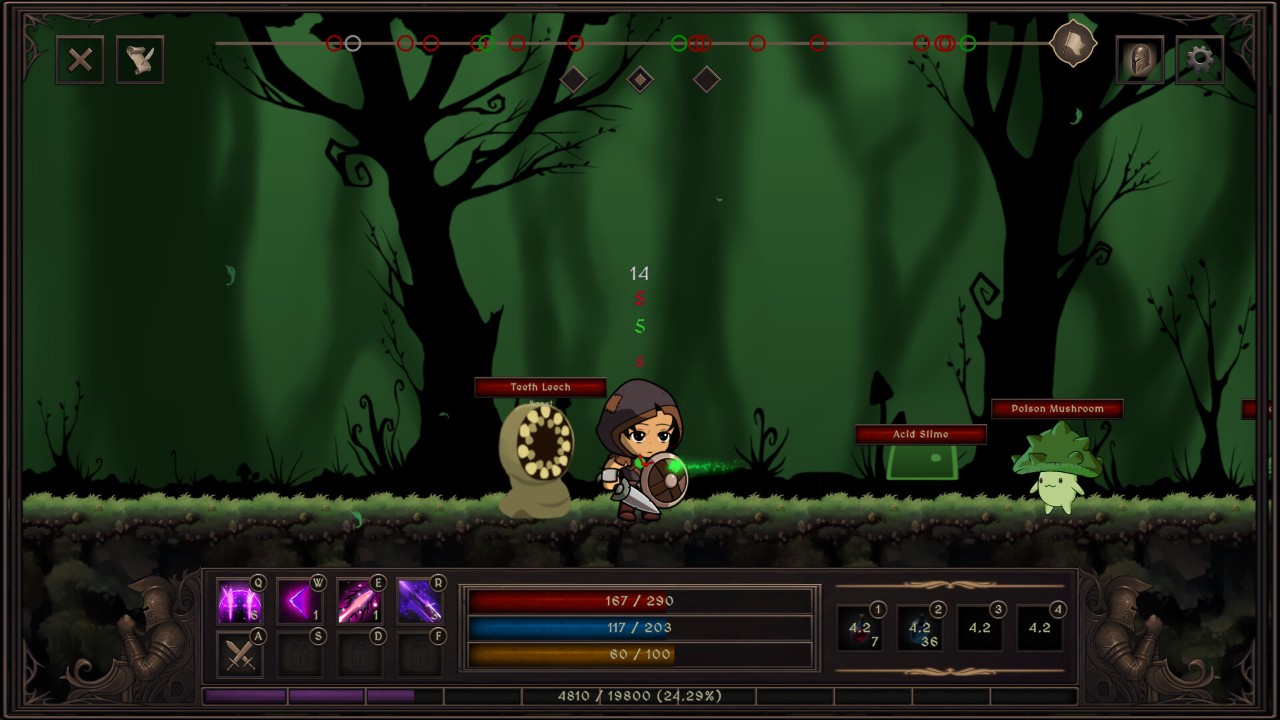Image resolution: width=1280 pixels, height=720 pixels.
Task: Open the scroll and quill journal
Action: 140,60
